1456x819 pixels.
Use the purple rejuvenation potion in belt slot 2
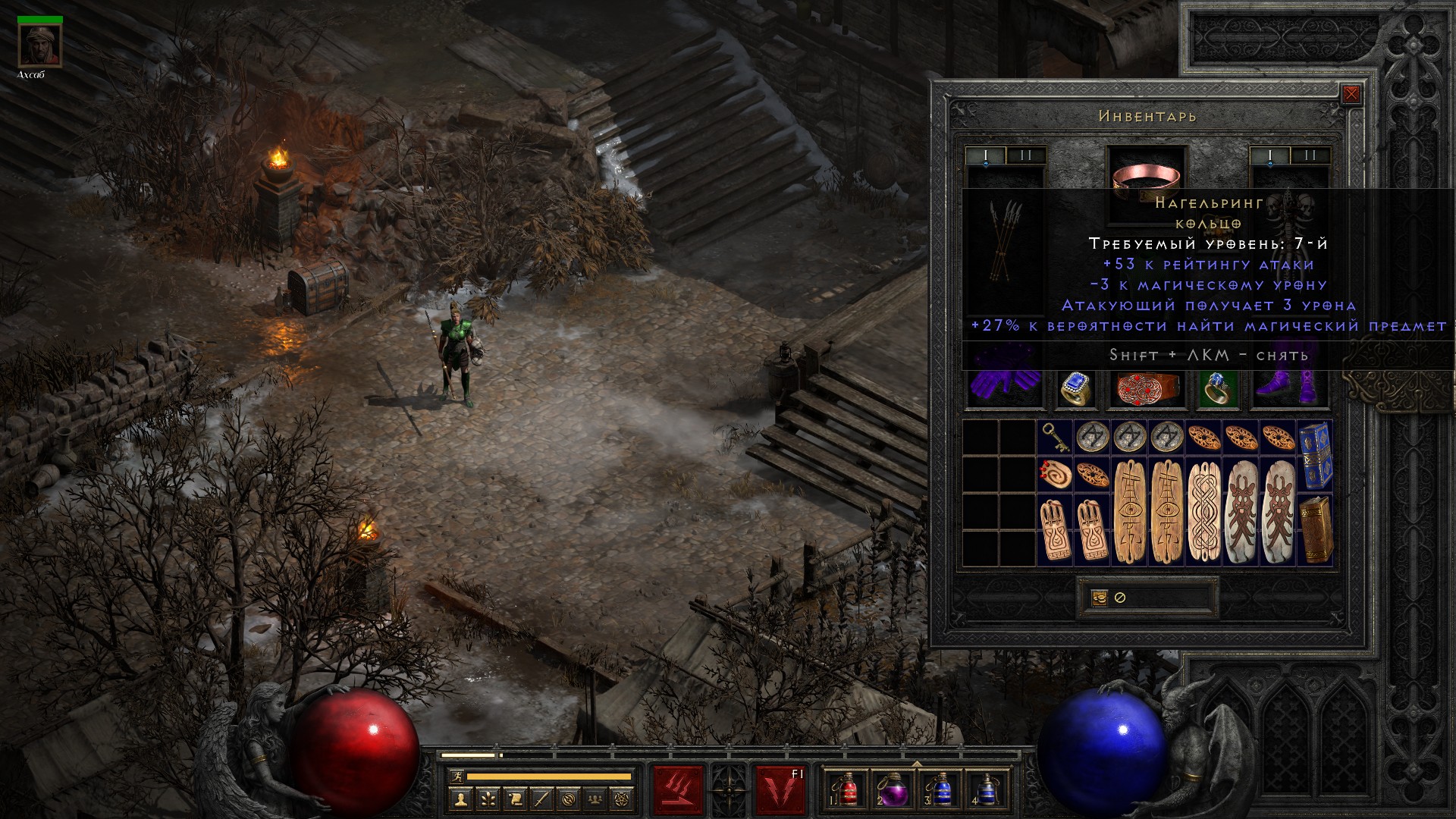click(893, 790)
